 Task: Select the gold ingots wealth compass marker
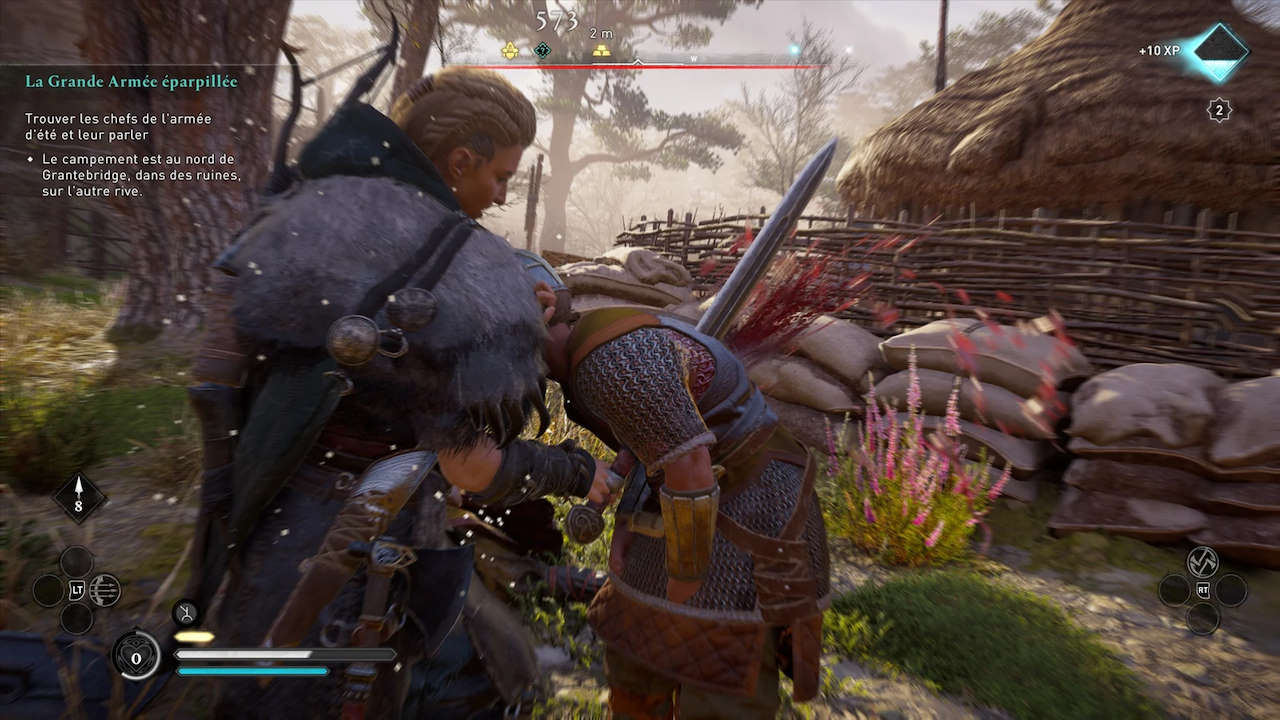pyautogui.click(x=601, y=50)
